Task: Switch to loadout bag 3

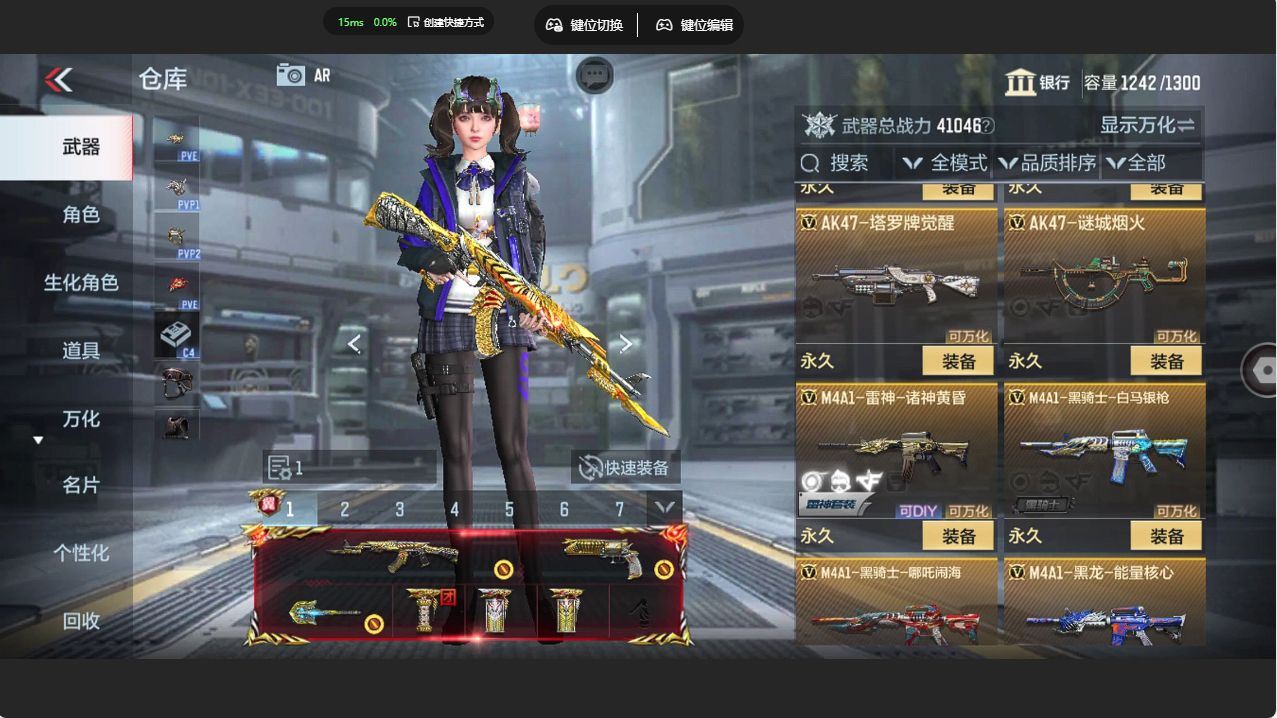Action: (x=399, y=510)
